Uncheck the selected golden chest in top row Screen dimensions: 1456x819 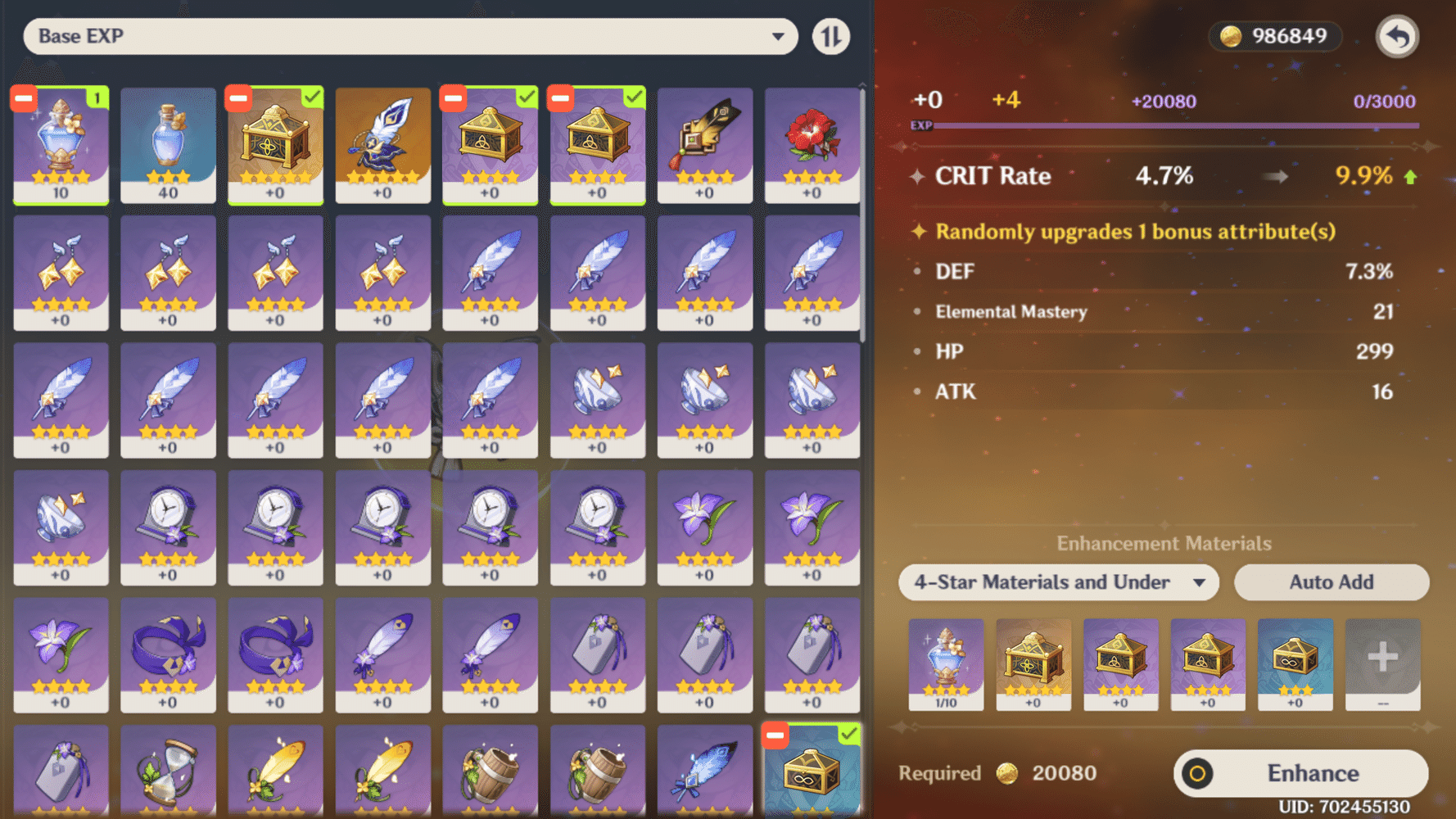pyautogui.click(x=237, y=98)
